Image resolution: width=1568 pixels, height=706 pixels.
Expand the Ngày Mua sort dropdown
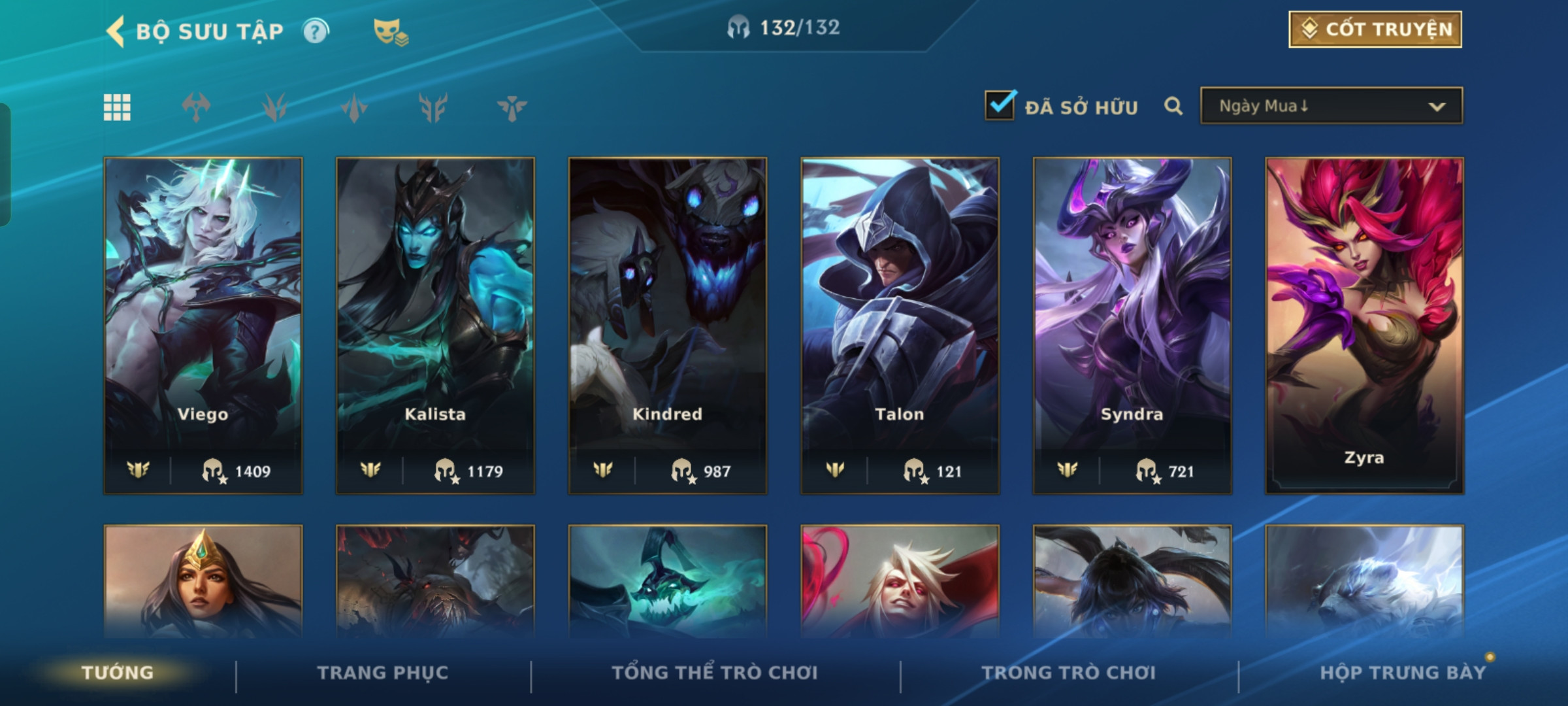[x=1331, y=106]
